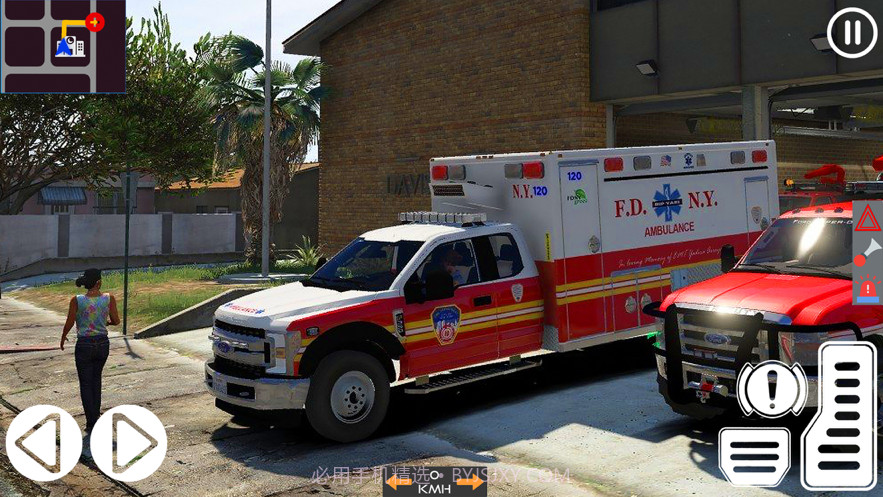Turn on the hazard triangle lights
883x497 pixels.
(867, 219)
